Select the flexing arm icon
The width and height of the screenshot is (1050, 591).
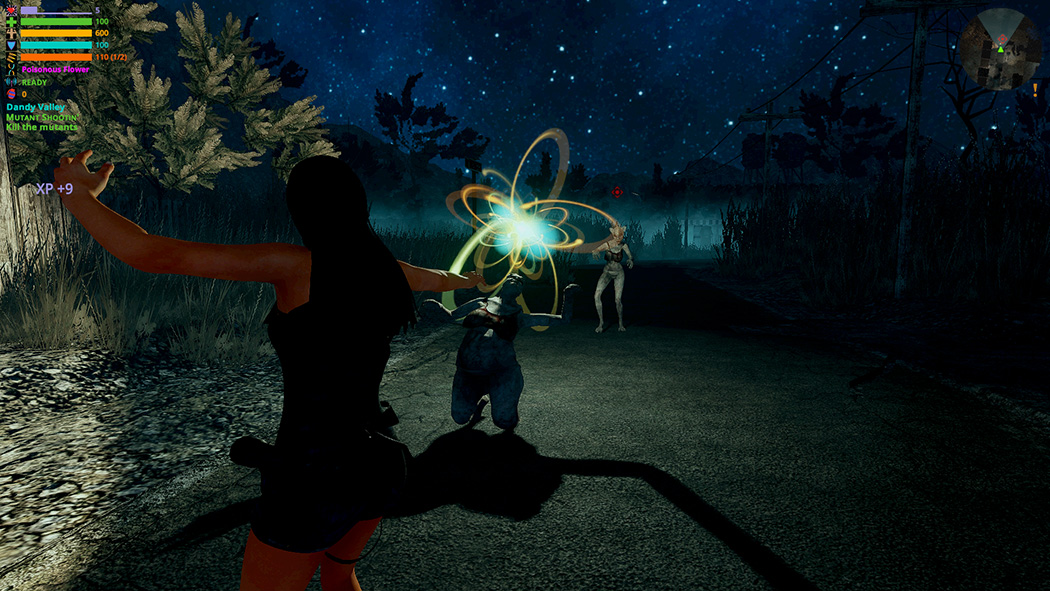coord(11,33)
